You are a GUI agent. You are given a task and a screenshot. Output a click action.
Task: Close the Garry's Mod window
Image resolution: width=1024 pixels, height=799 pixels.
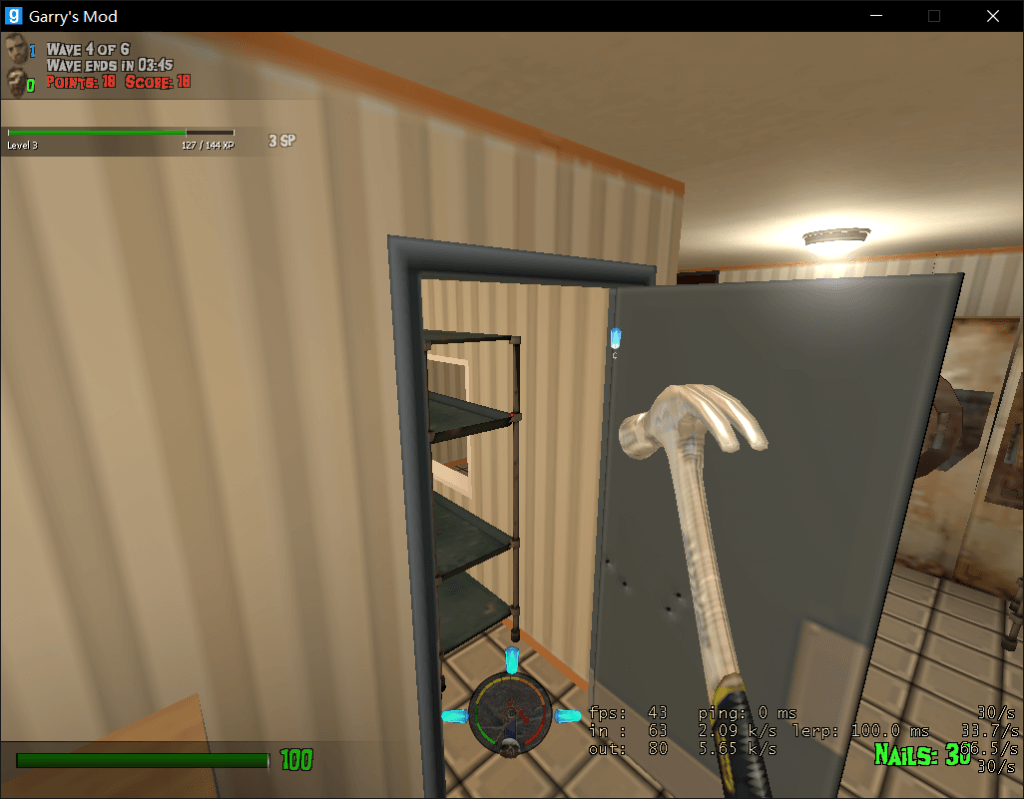pos(992,16)
